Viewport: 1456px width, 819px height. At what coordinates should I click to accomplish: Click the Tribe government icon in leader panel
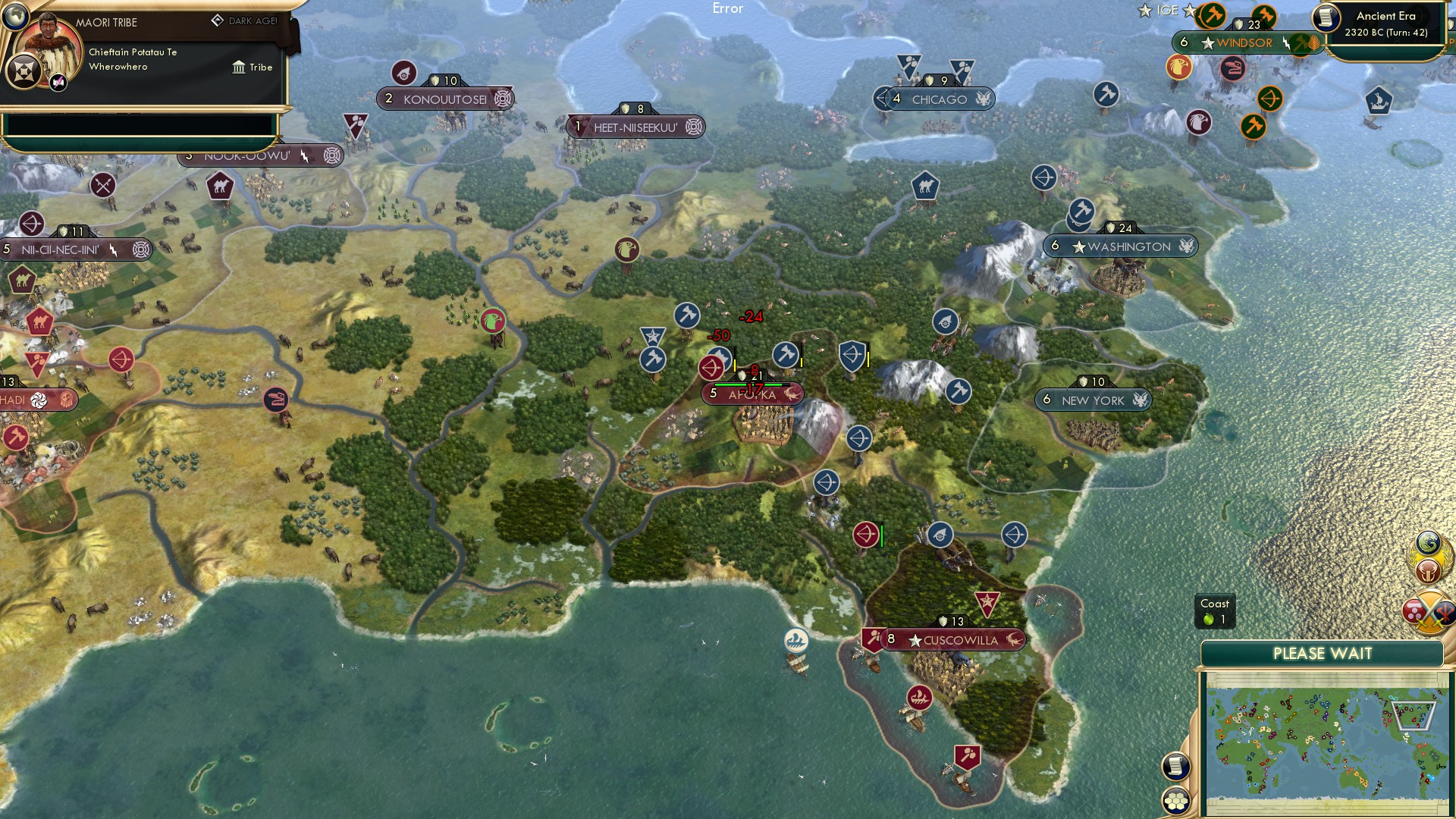[239, 67]
